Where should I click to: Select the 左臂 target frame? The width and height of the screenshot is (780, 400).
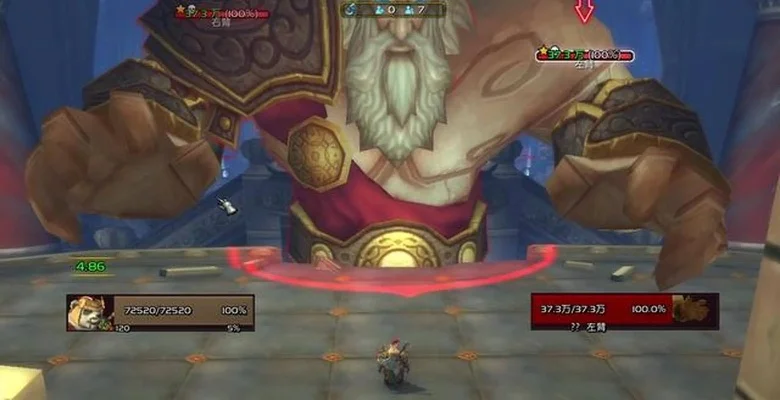(624, 311)
